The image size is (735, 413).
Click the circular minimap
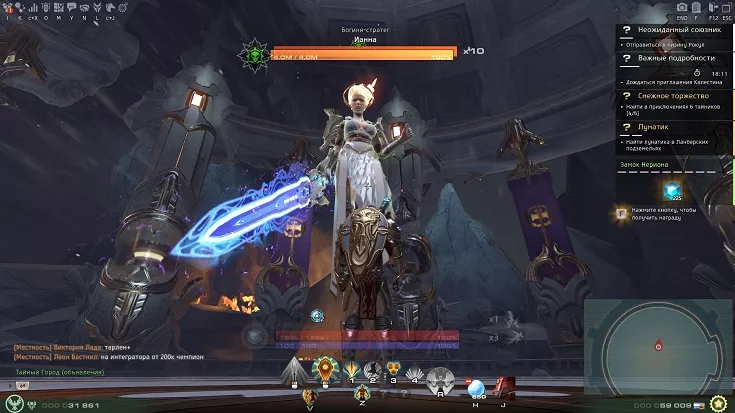657,345
